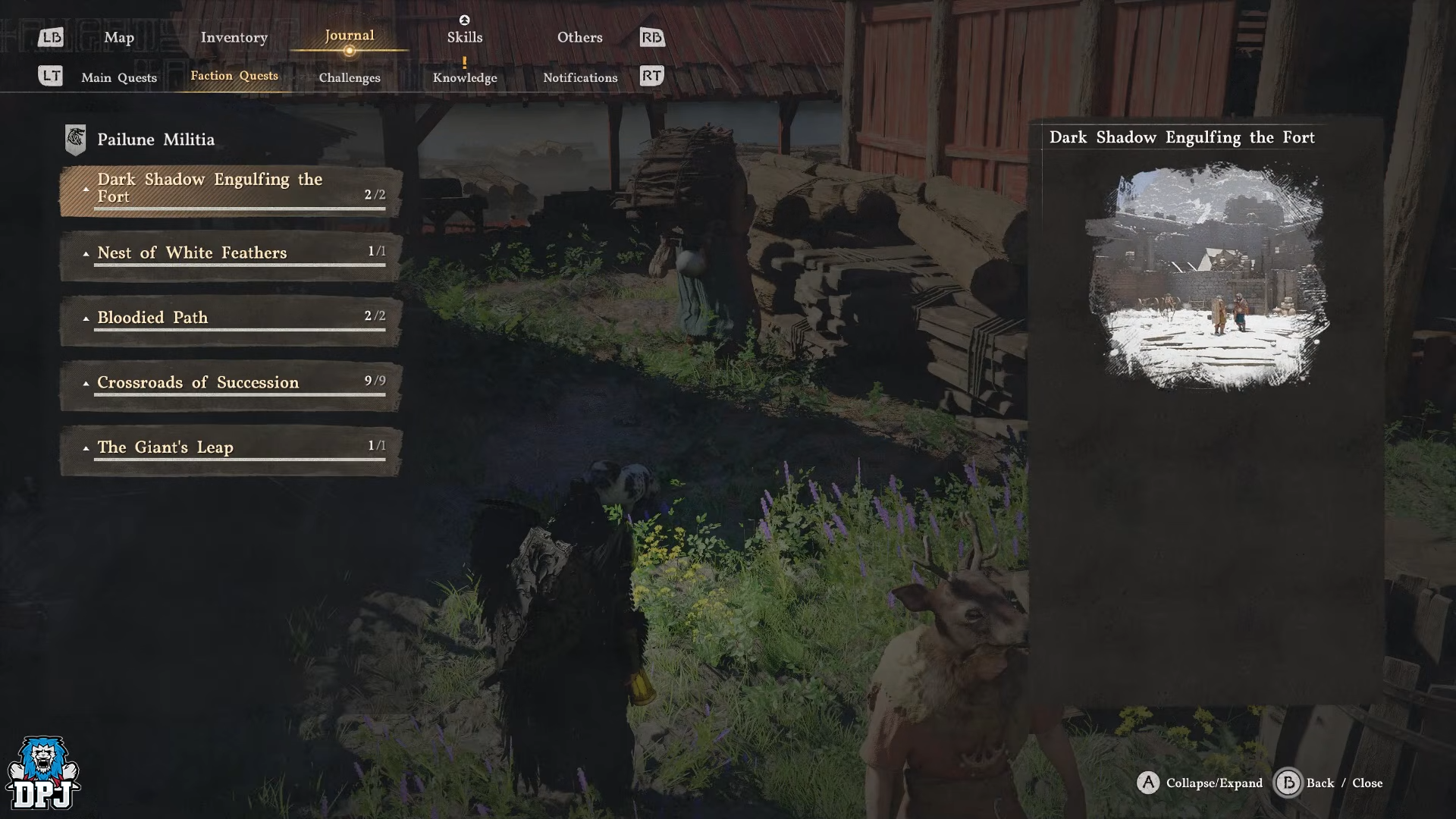Select The Giant's Leap quest

pyautogui.click(x=231, y=449)
